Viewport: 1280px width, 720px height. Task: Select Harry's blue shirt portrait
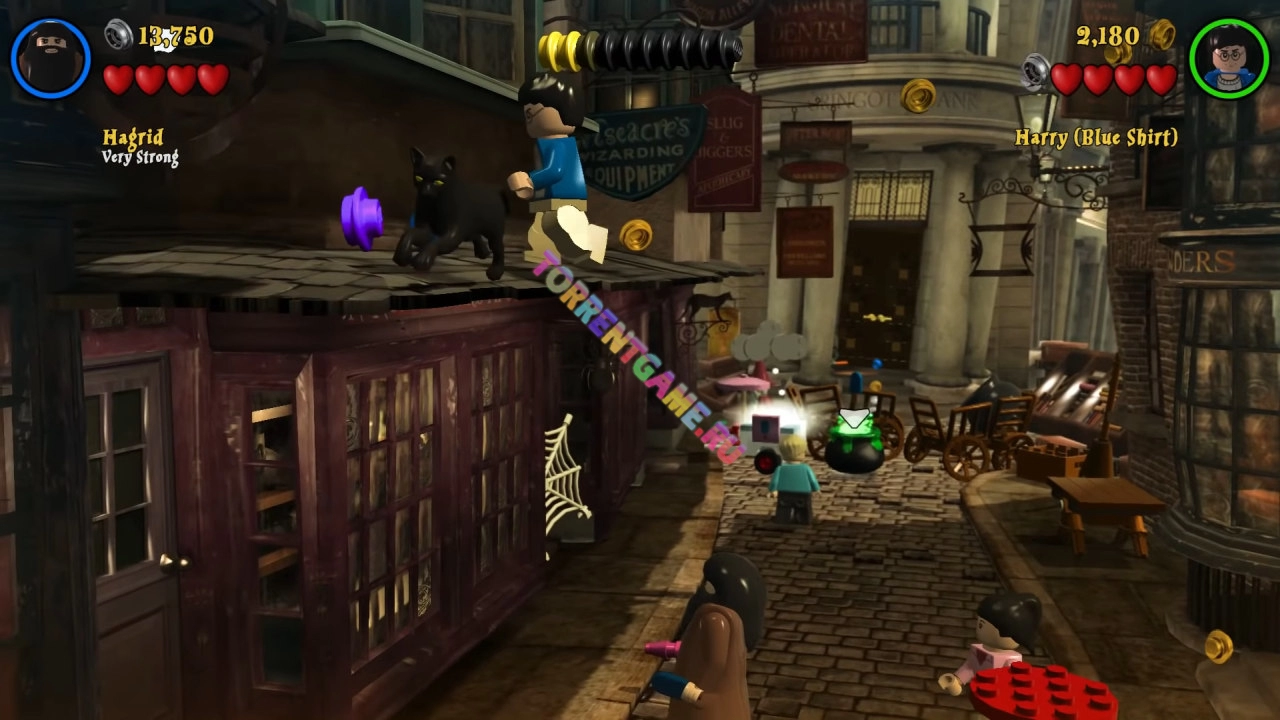1229,58
